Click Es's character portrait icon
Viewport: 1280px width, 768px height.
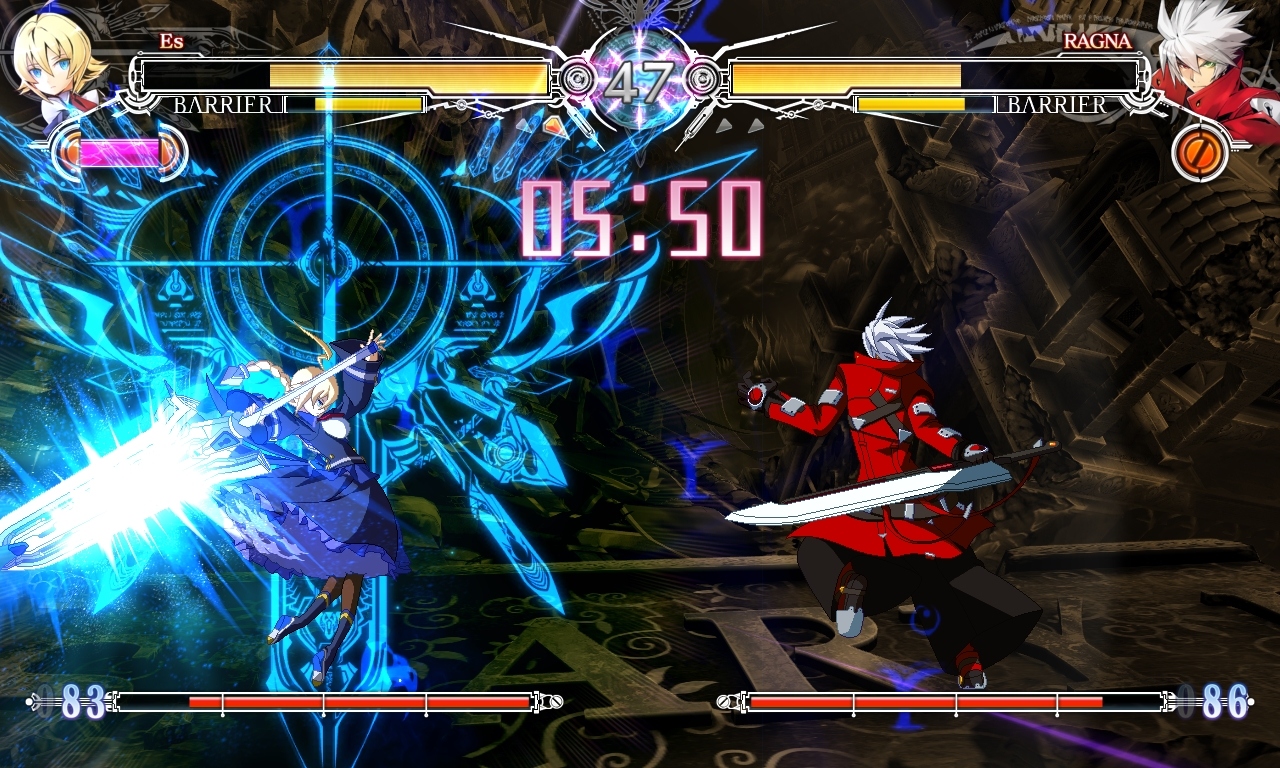tap(50, 65)
